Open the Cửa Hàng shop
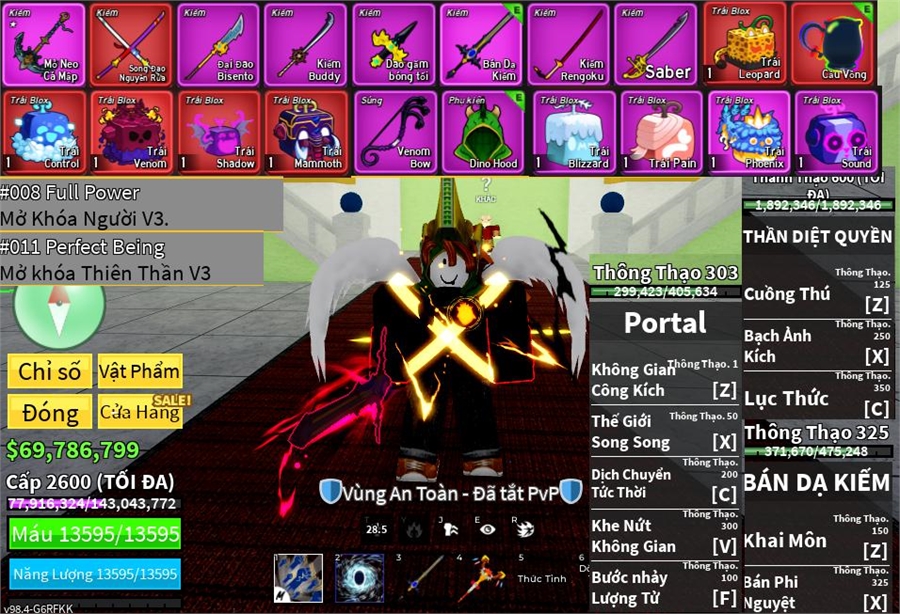This screenshot has width=900, height=614. (139, 412)
